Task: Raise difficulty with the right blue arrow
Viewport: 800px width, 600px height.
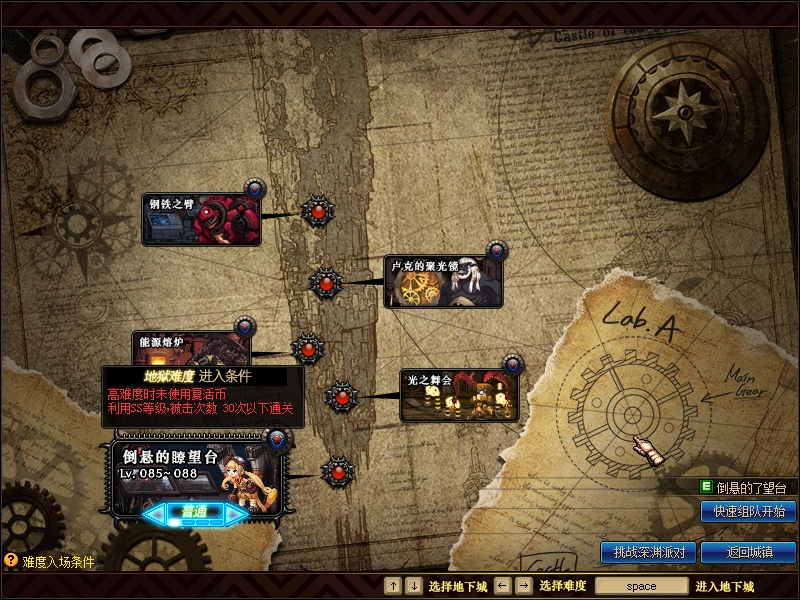Action: [x=236, y=513]
